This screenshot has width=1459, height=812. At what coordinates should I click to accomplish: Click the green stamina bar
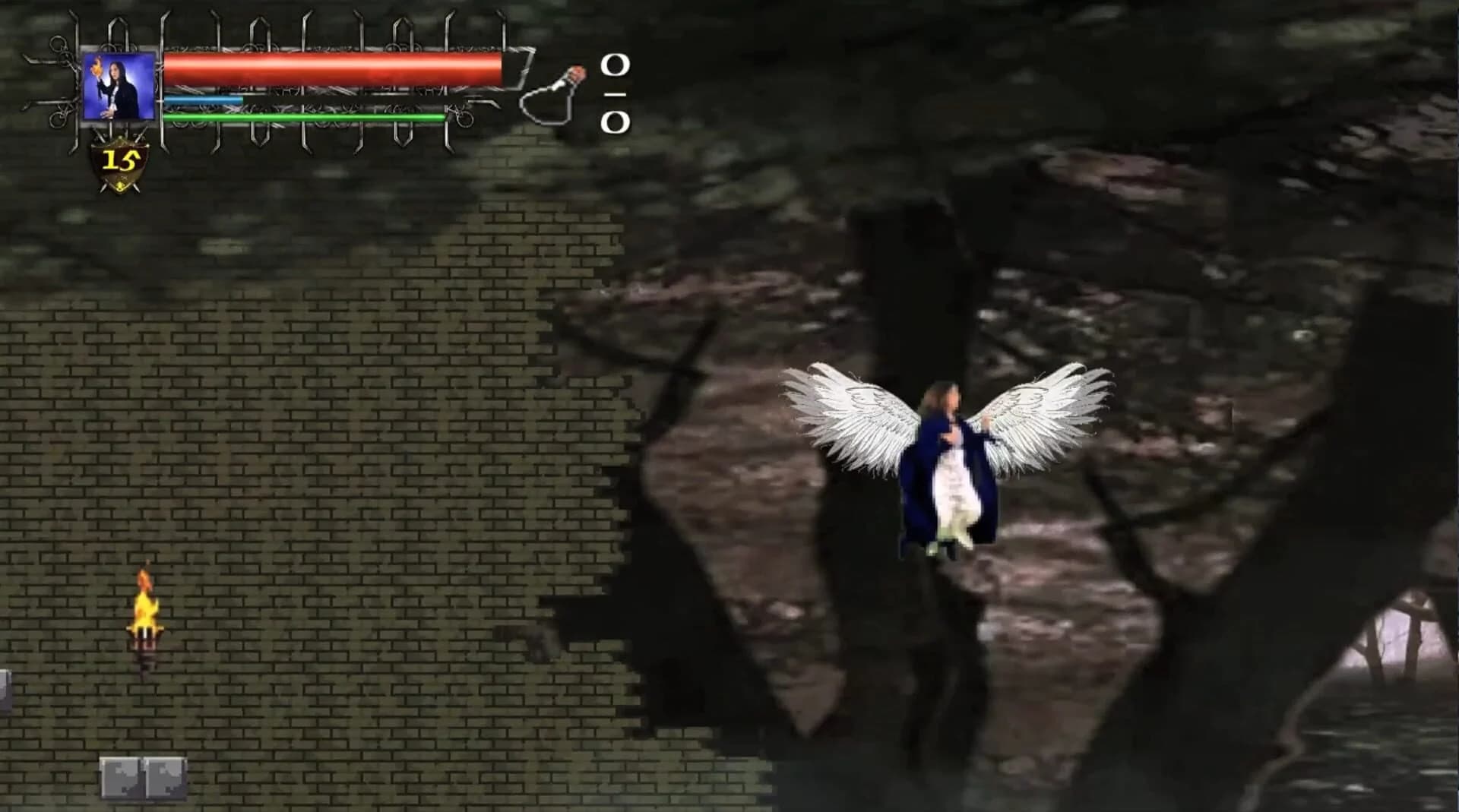pyautogui.click(x=304, y=116)
